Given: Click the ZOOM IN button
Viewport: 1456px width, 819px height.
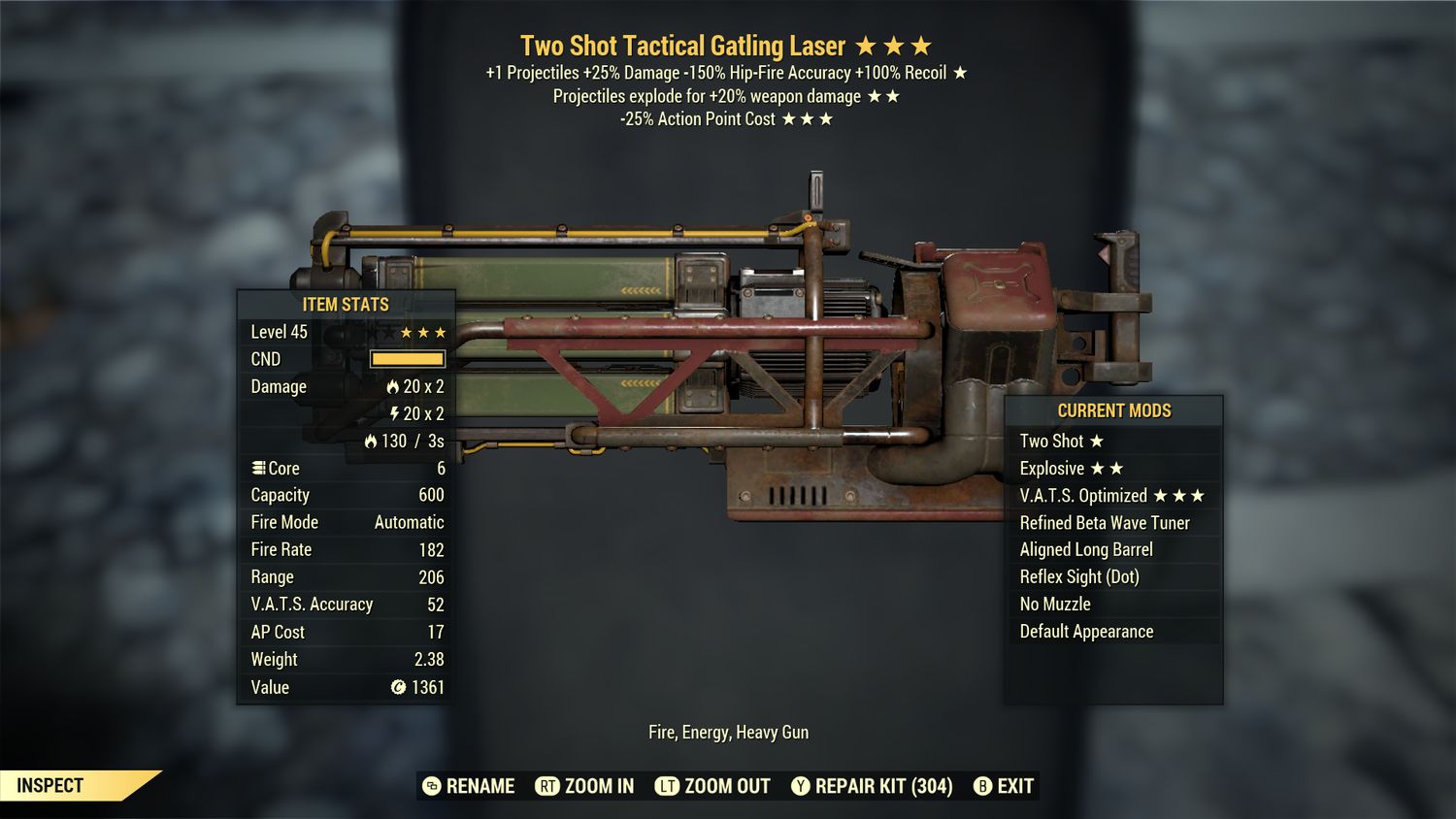Looking at the screenshot, I should (x=585, y=786).
